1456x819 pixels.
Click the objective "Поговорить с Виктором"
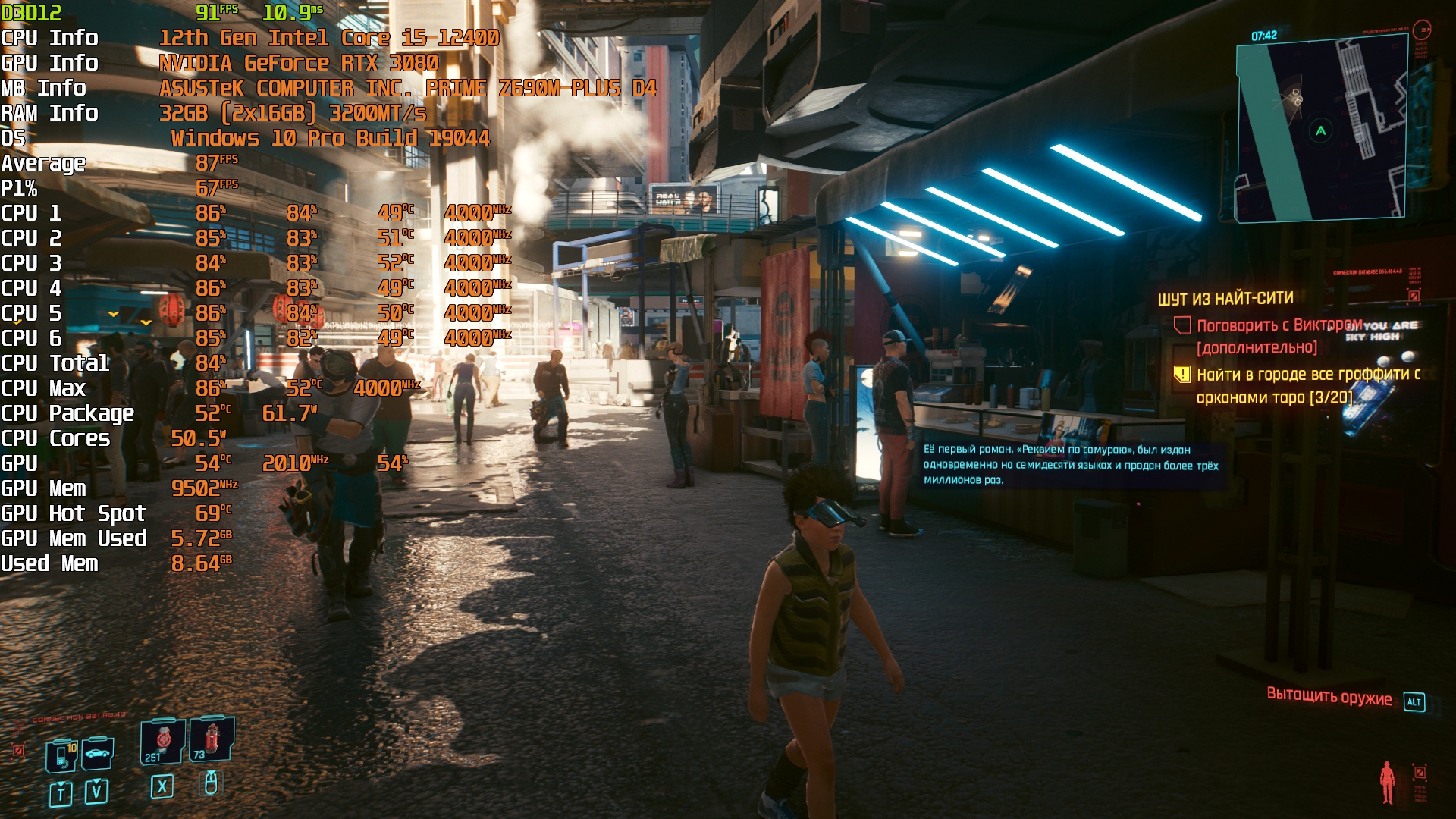(1279, 326)
